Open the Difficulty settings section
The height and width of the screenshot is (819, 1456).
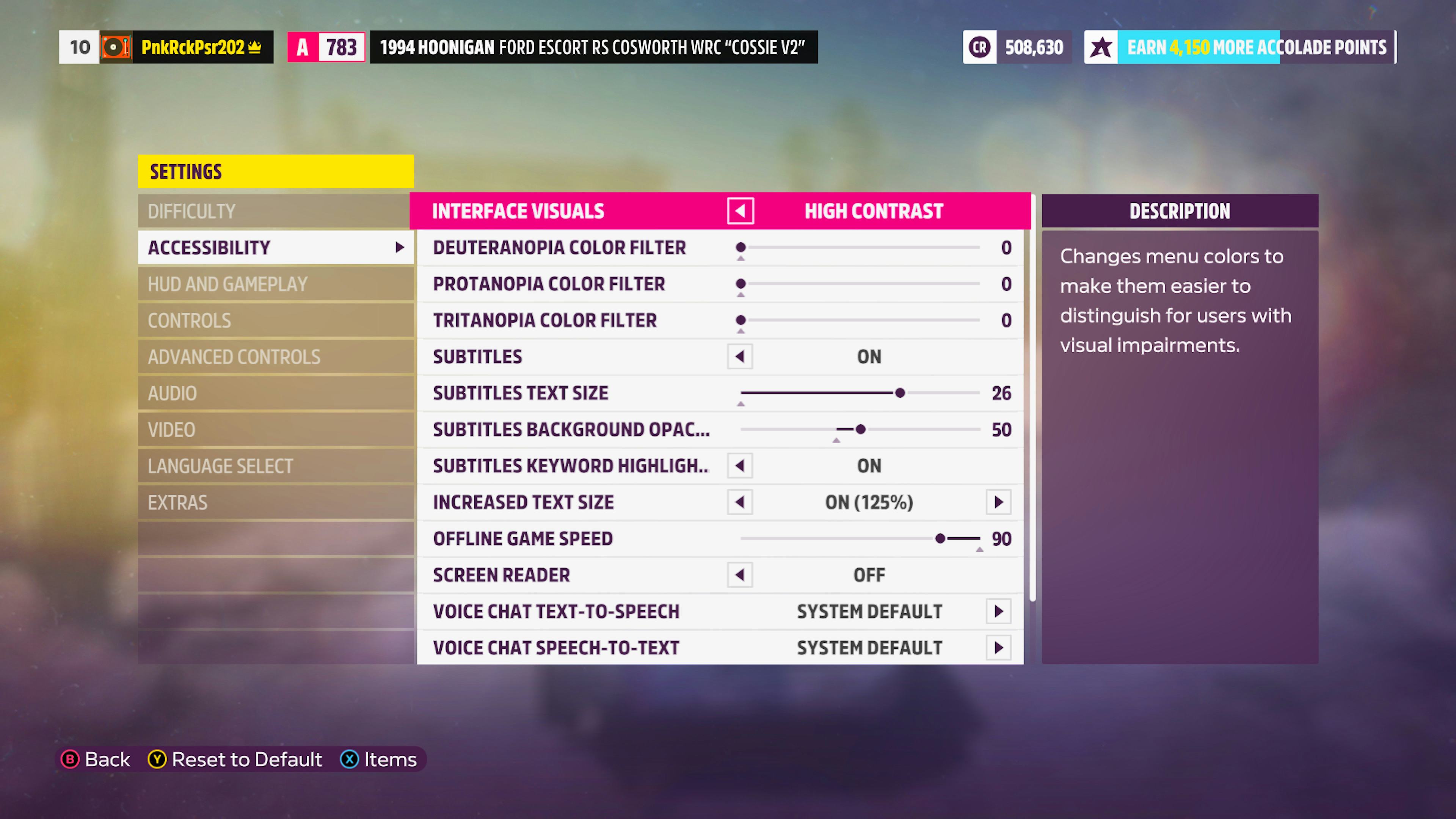[275, 212]
